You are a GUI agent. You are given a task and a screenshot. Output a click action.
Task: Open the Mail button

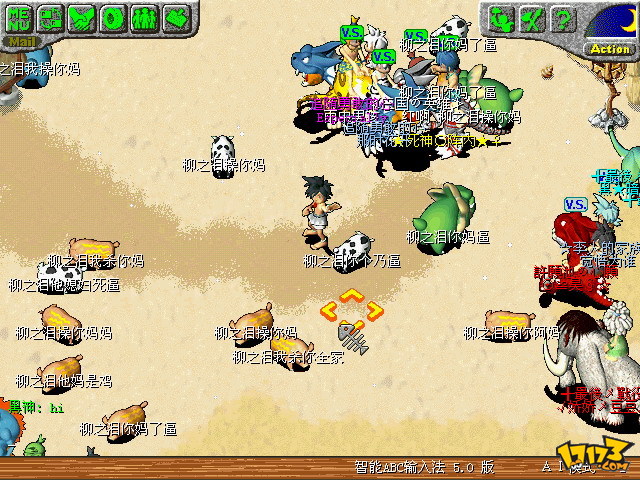coord(19,42)
